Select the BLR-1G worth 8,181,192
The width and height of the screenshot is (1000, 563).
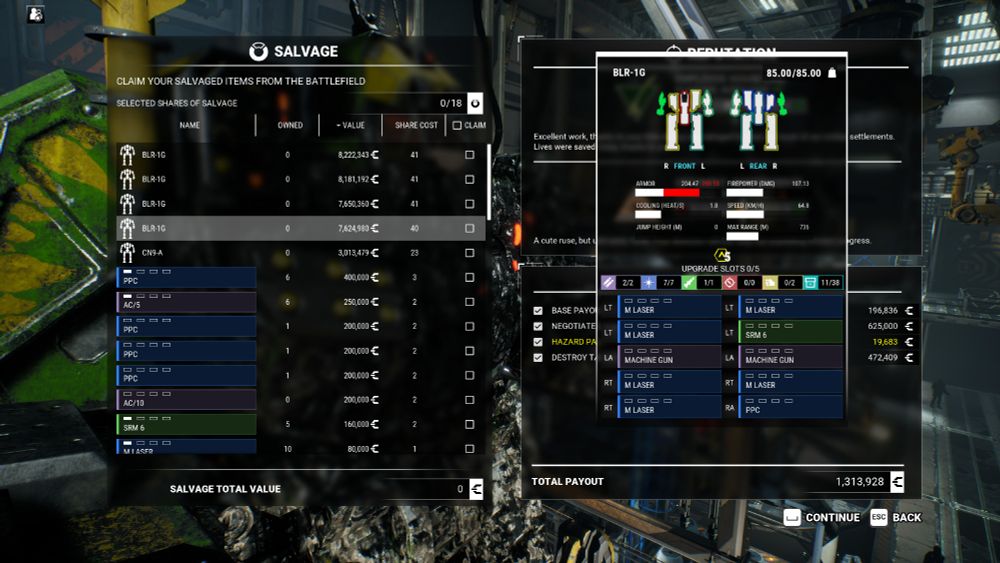(300, 180)
